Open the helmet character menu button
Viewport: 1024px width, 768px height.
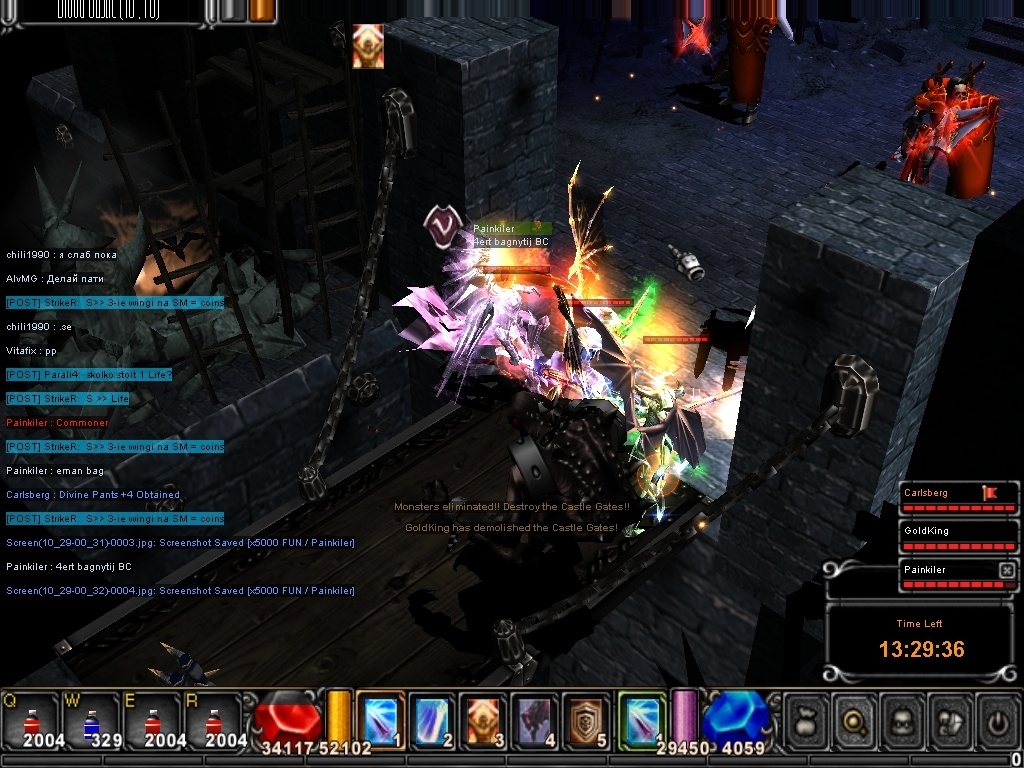[x=904, y=719]
